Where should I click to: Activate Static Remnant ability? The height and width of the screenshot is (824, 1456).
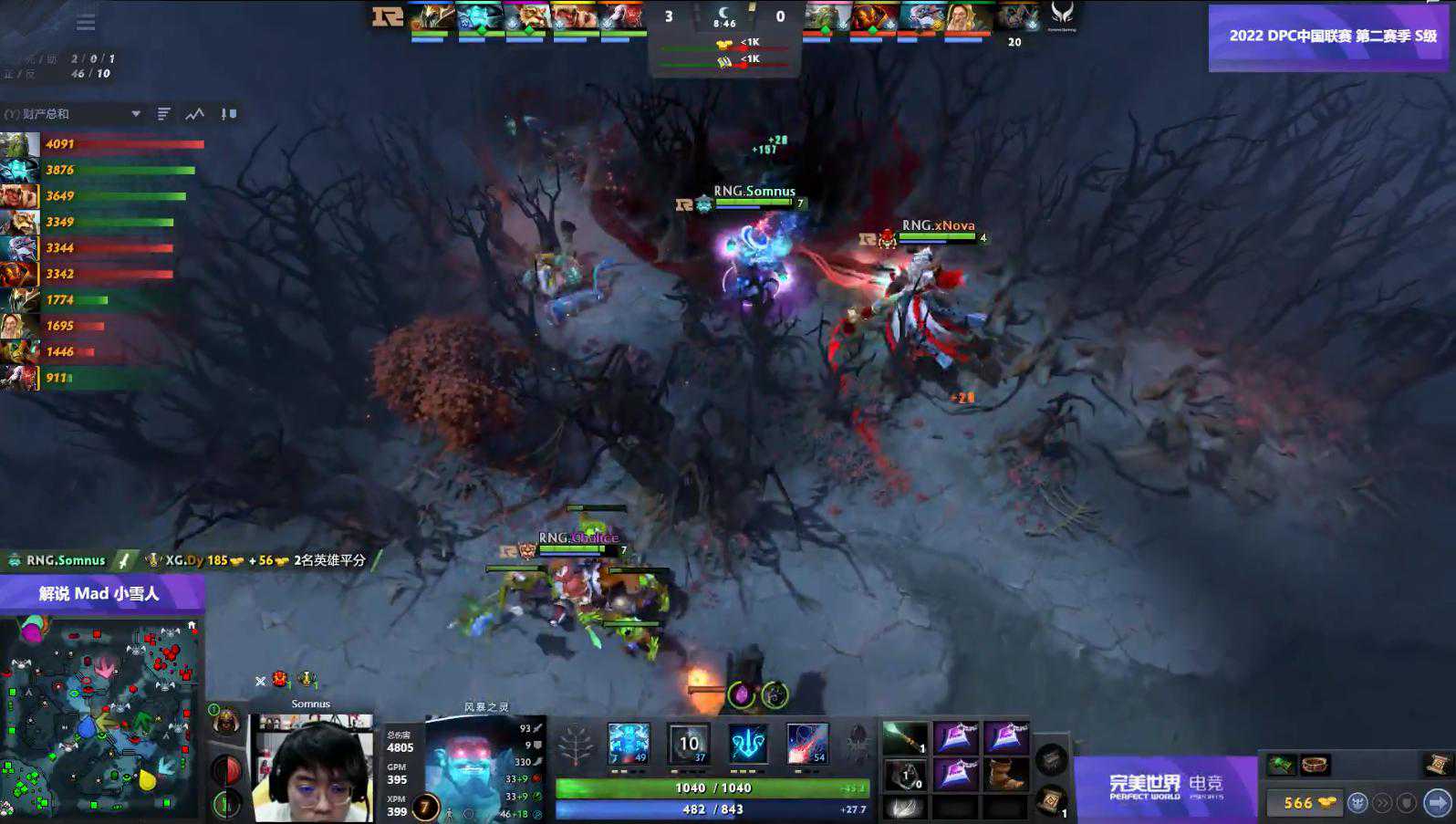pyautogui.click(x=629, y=744)
